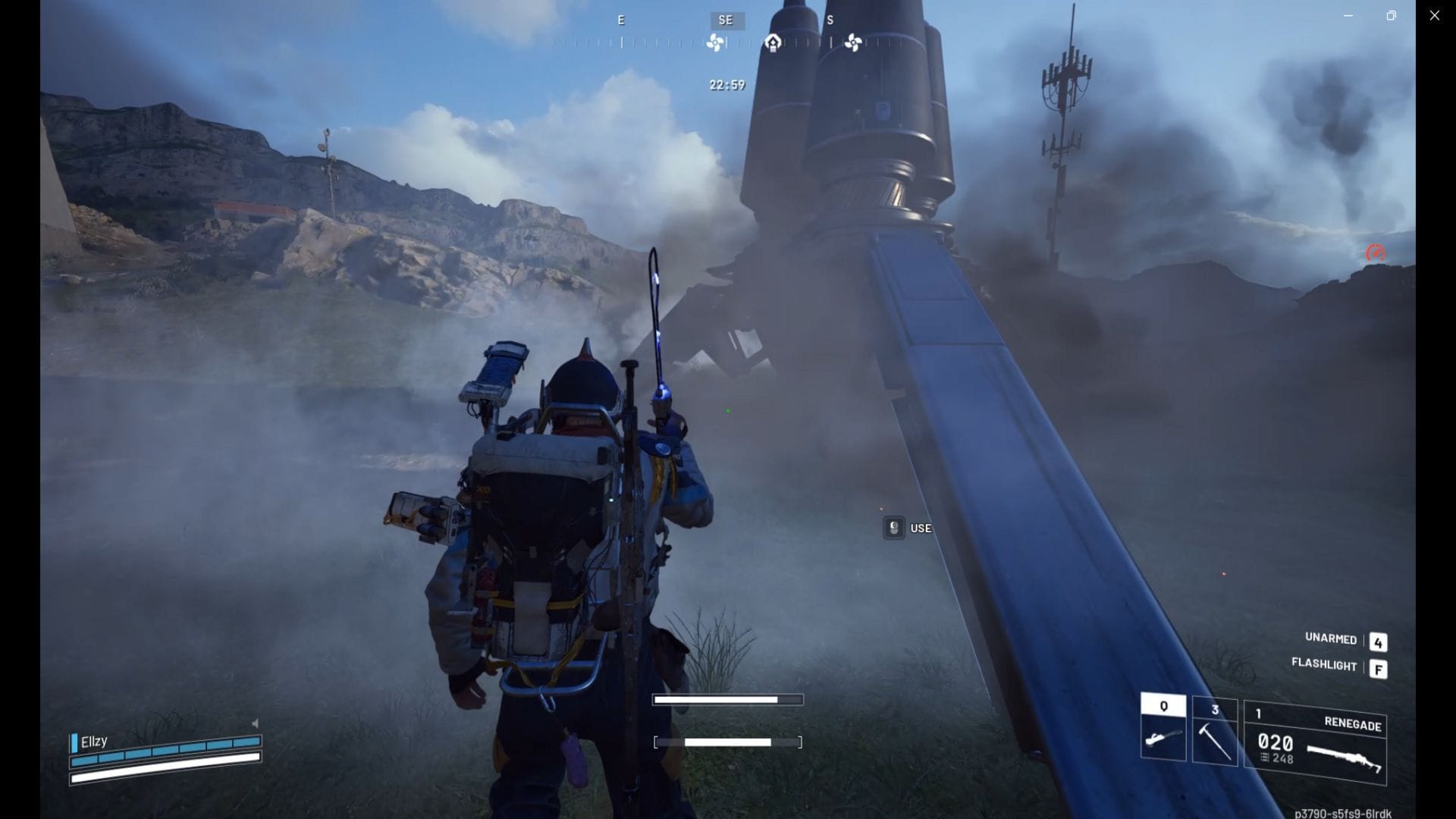Click the extraction marker on the compass
Screen dimensions: 1456x819
(x=773, y=42)
